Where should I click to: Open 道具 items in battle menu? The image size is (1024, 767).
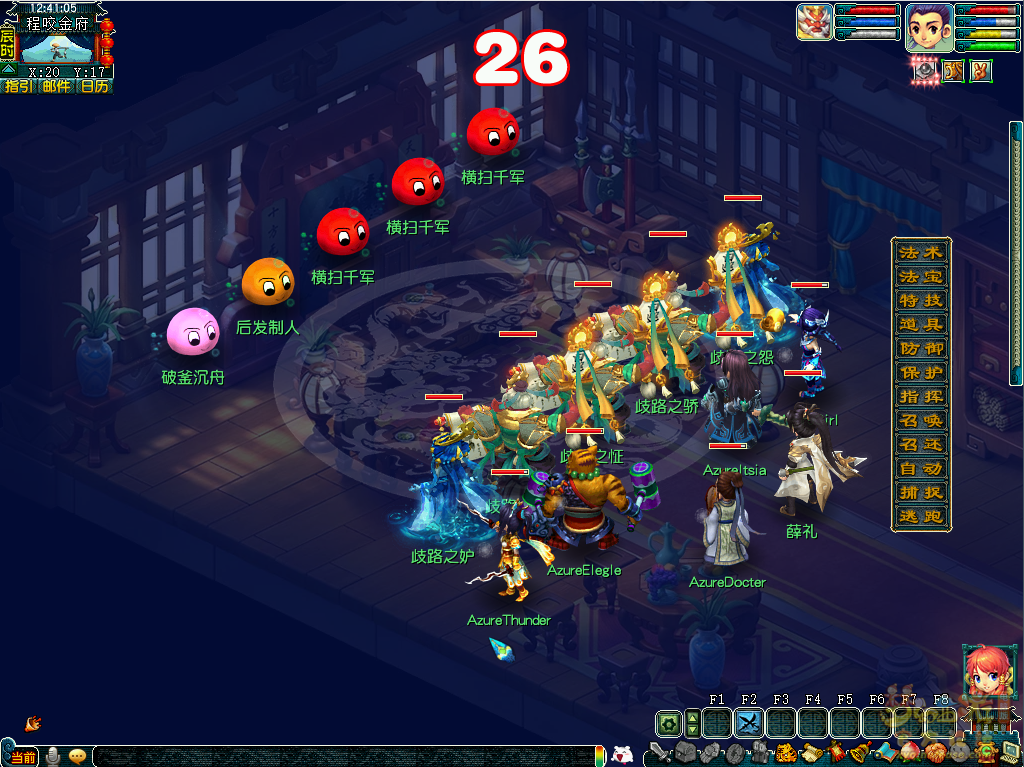tap(920, 324)
